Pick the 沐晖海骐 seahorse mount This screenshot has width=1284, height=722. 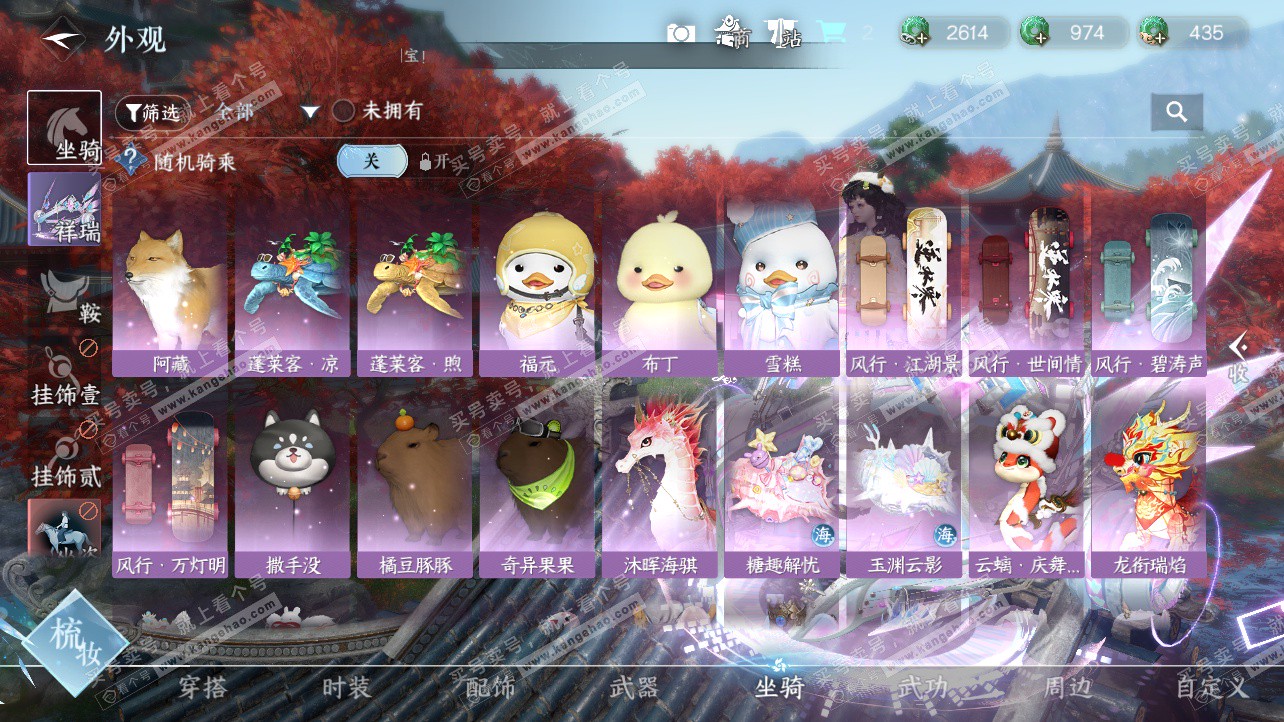(x=660, y=487)
